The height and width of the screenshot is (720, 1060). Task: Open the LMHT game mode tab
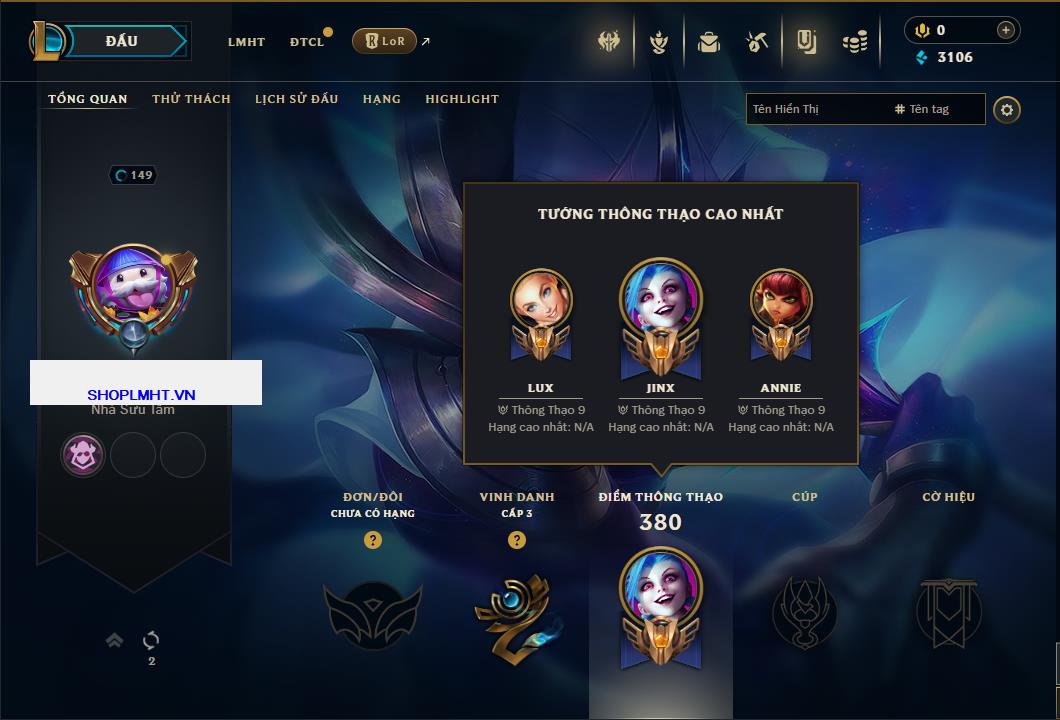click(x=246, y=42)
